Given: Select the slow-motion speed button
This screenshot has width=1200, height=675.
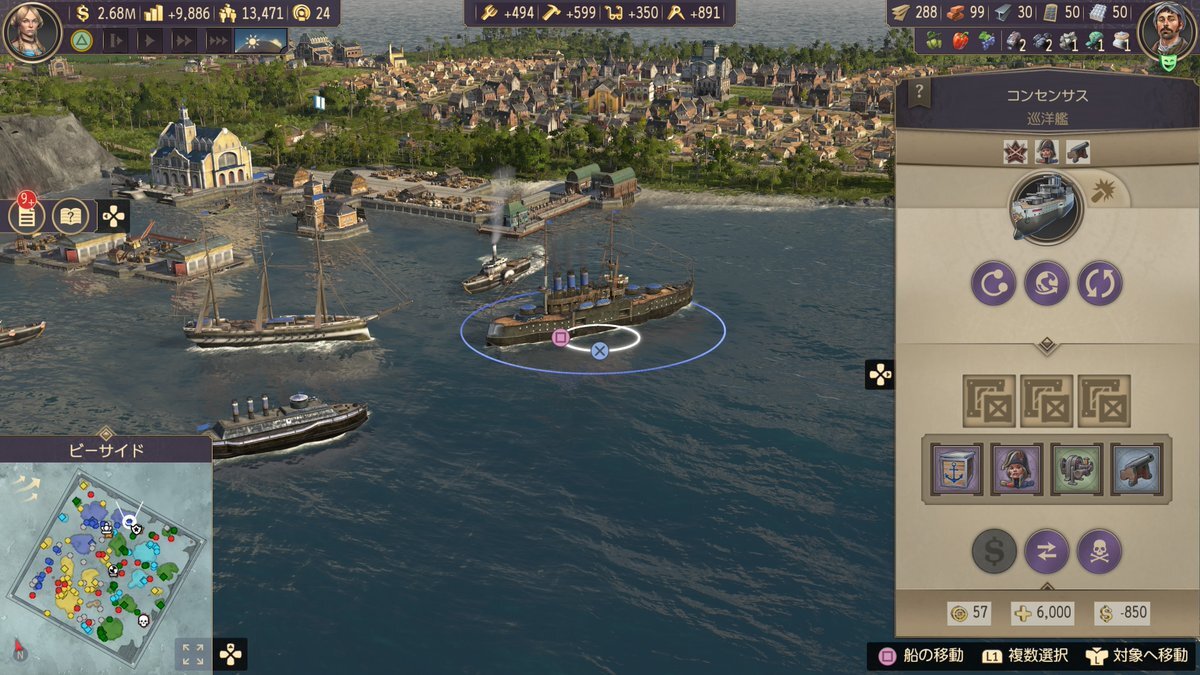Looking at the screenshot, I should pyautogui.click(x=116, y=41).
